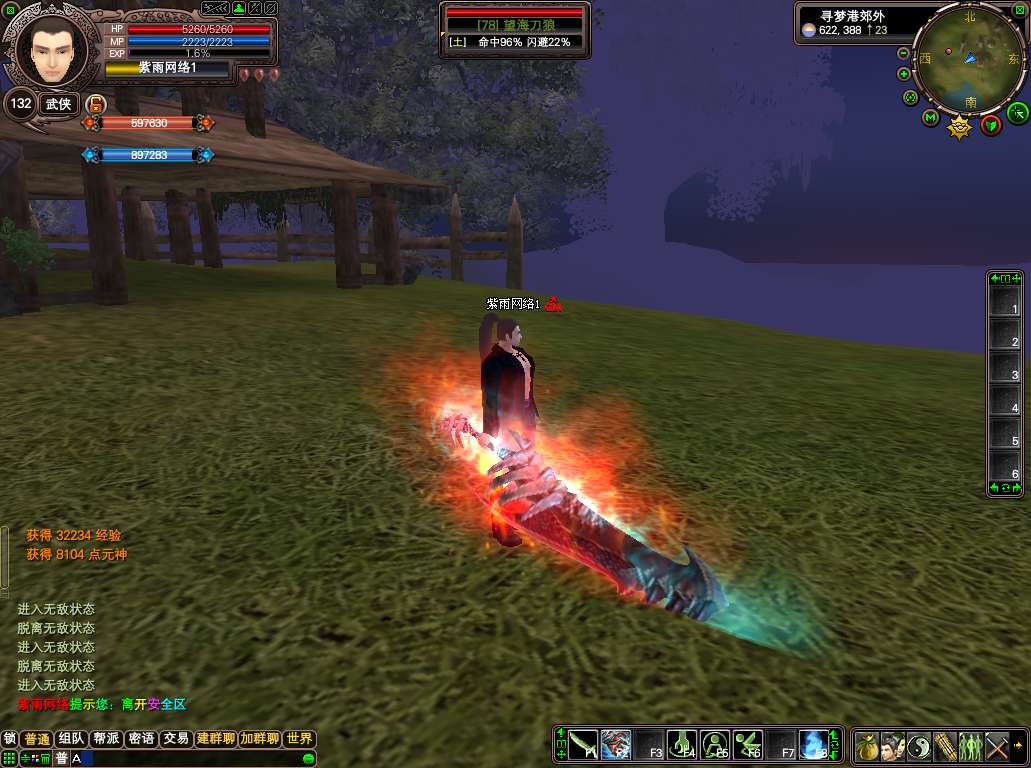
Task: Switch to the 交易 trade chat tab
Action: pos(176,739)
